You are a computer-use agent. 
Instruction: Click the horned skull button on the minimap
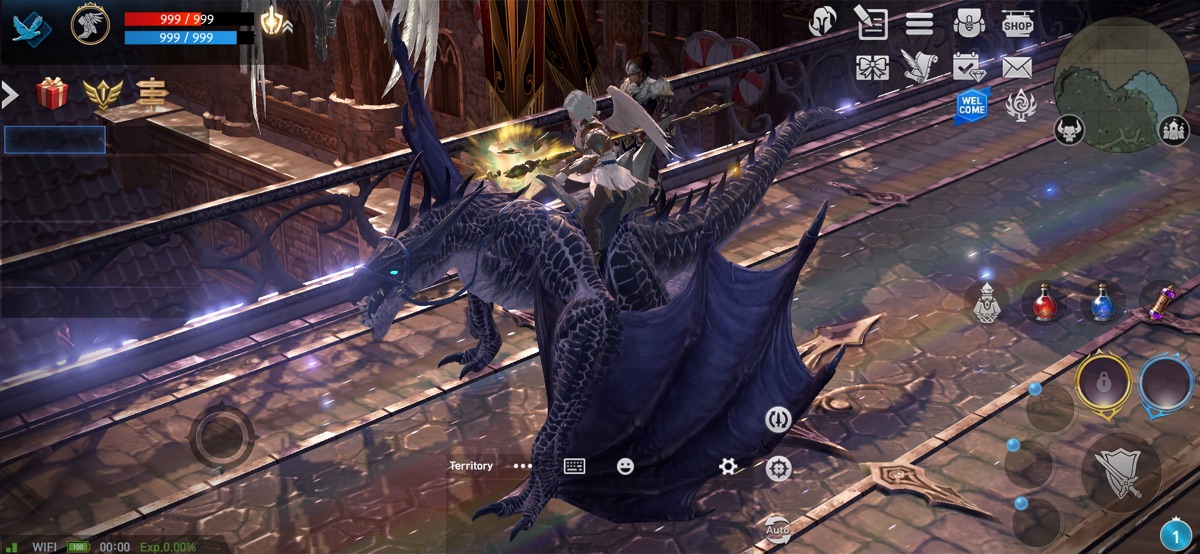[1069, 130]
